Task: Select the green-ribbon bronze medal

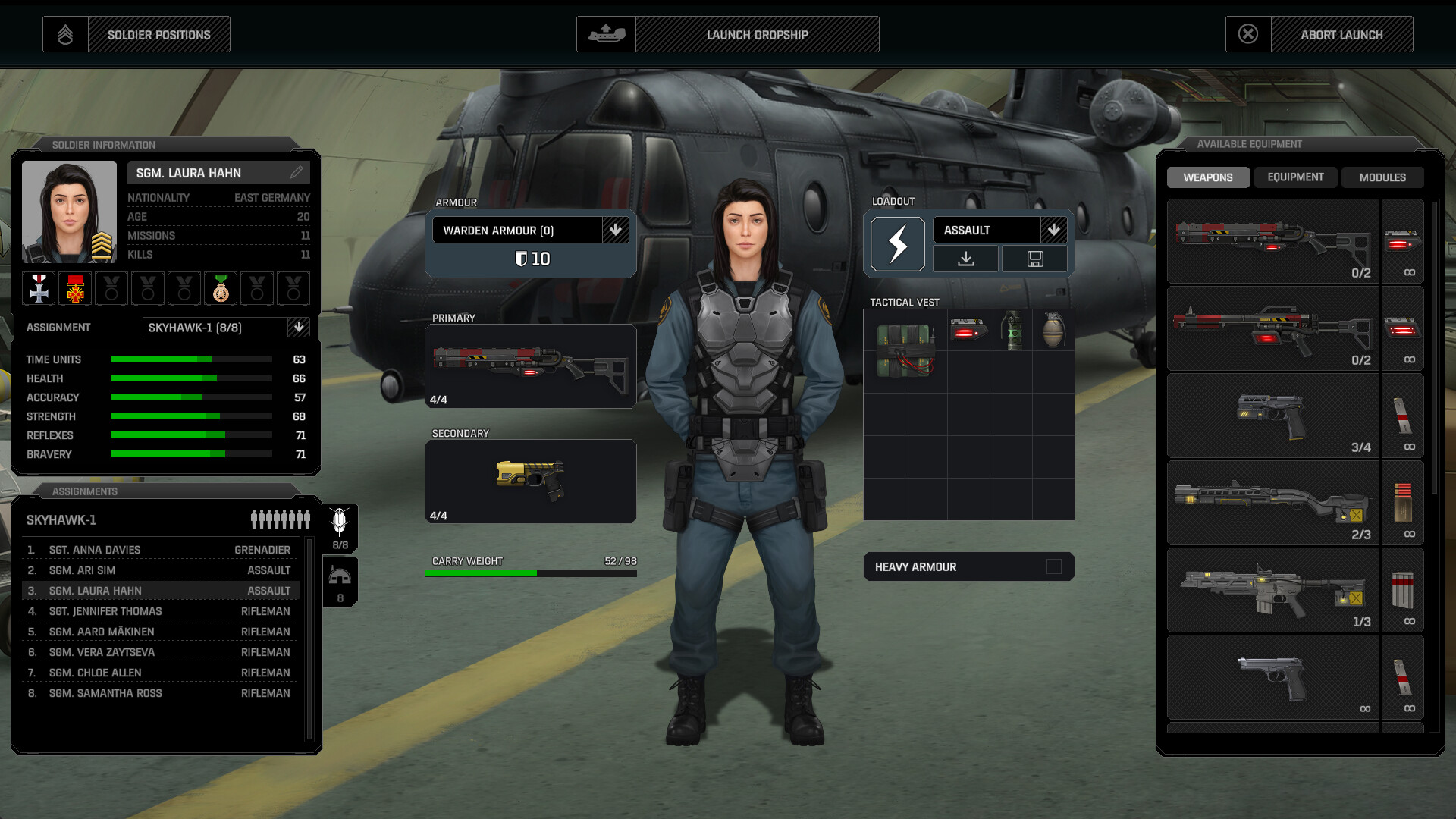Action: pyautogui.click(x=220, y=288)
